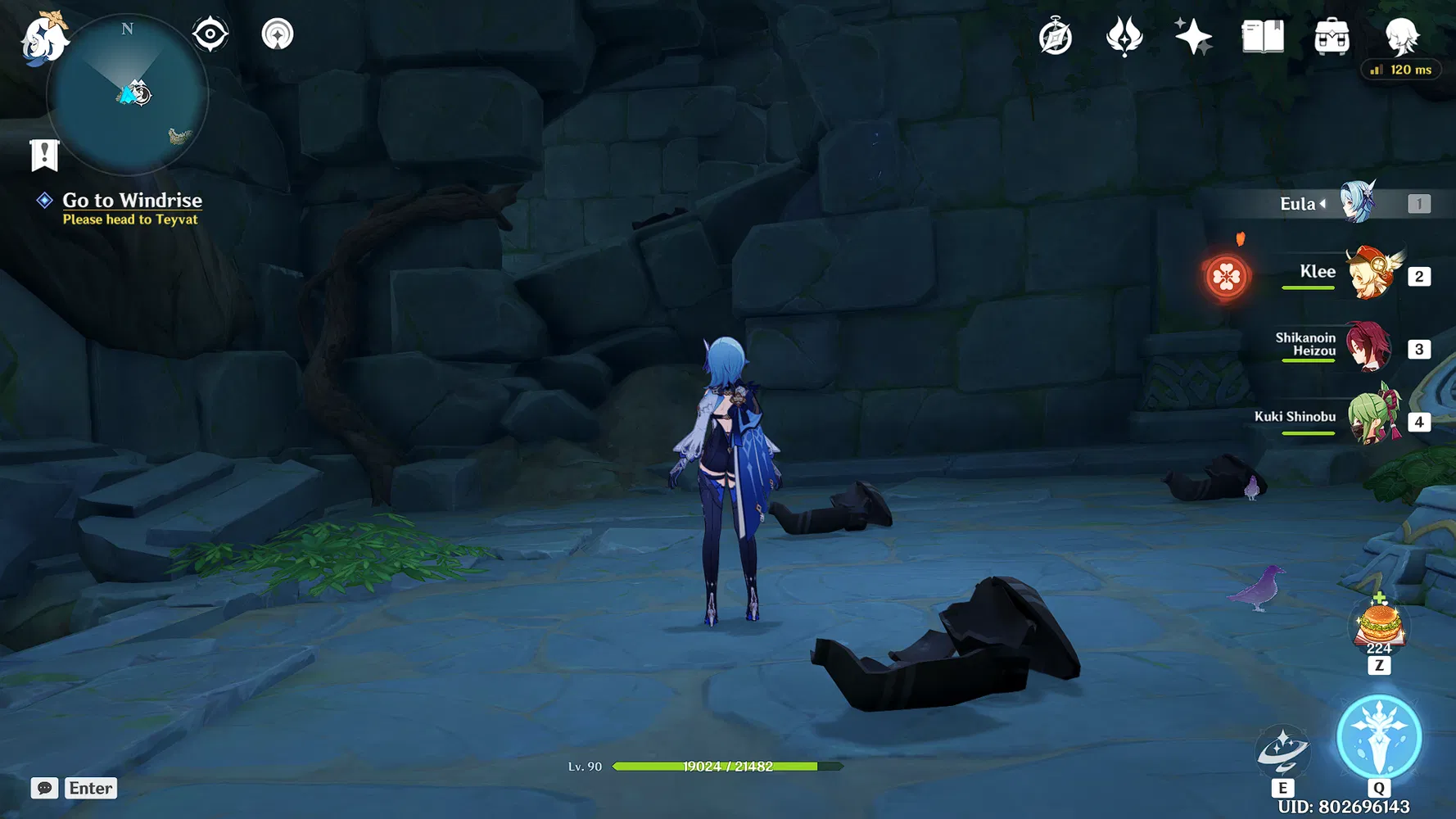Screen dimensions: 1456x819
Task: Open the Go to Windrise quest details
Action: pos(132,200)
